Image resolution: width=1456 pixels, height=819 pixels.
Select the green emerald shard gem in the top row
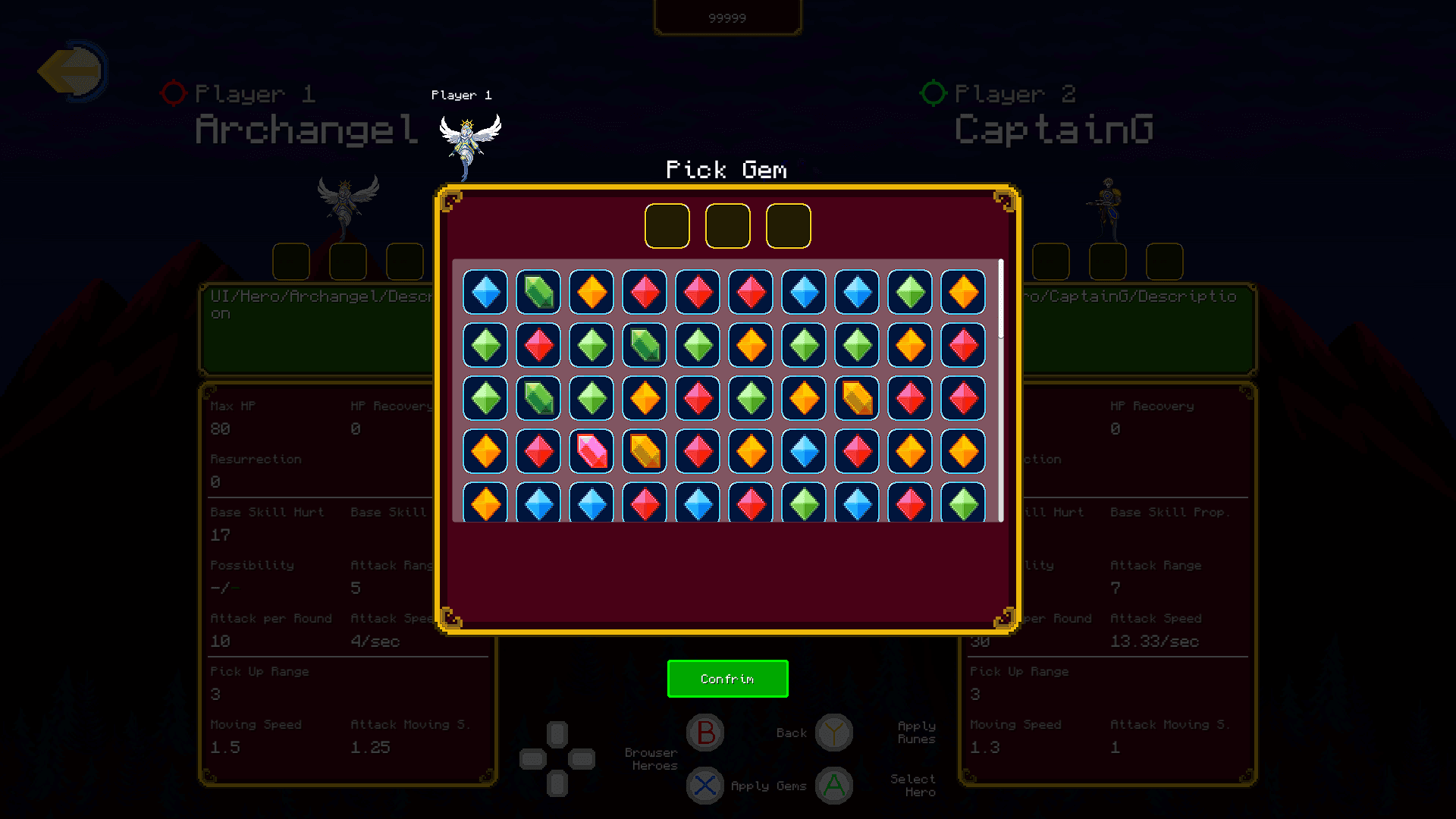pyautogui.click(x=538, y=293)
